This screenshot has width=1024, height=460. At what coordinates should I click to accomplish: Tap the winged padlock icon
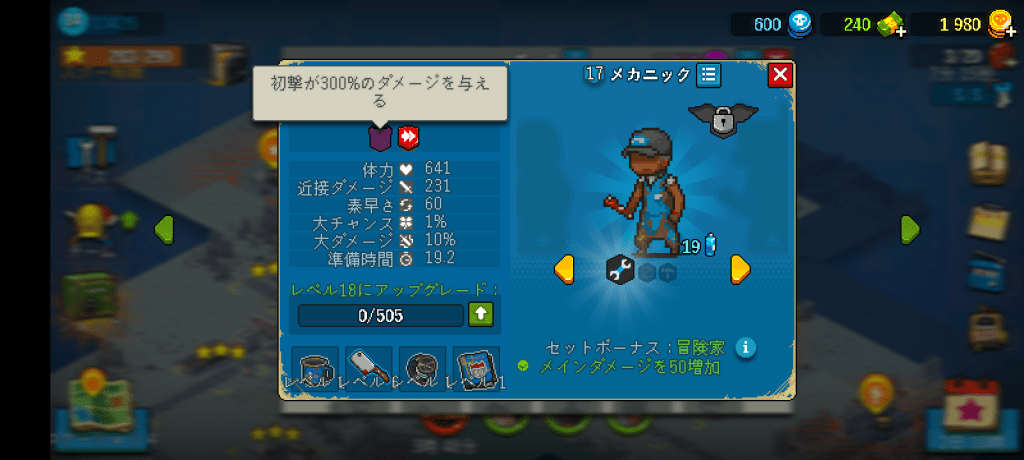[723, 119]
